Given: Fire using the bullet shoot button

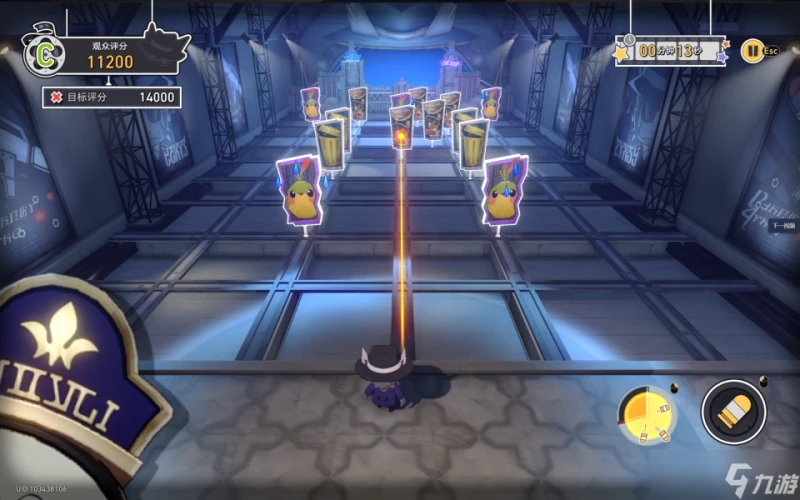Looking at the screenshot, I should 734,410.
